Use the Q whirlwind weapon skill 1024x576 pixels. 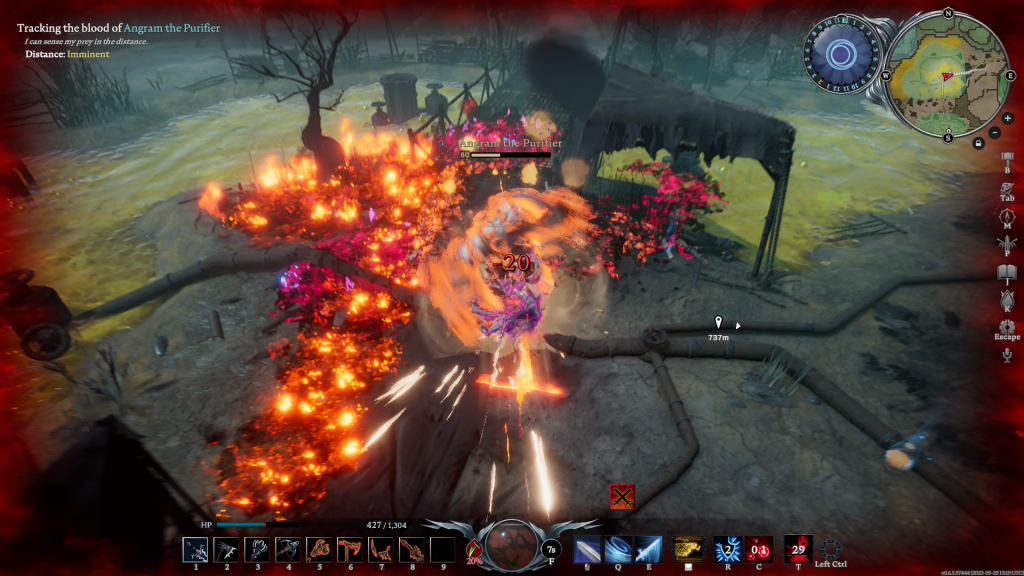tap(618, 549)
